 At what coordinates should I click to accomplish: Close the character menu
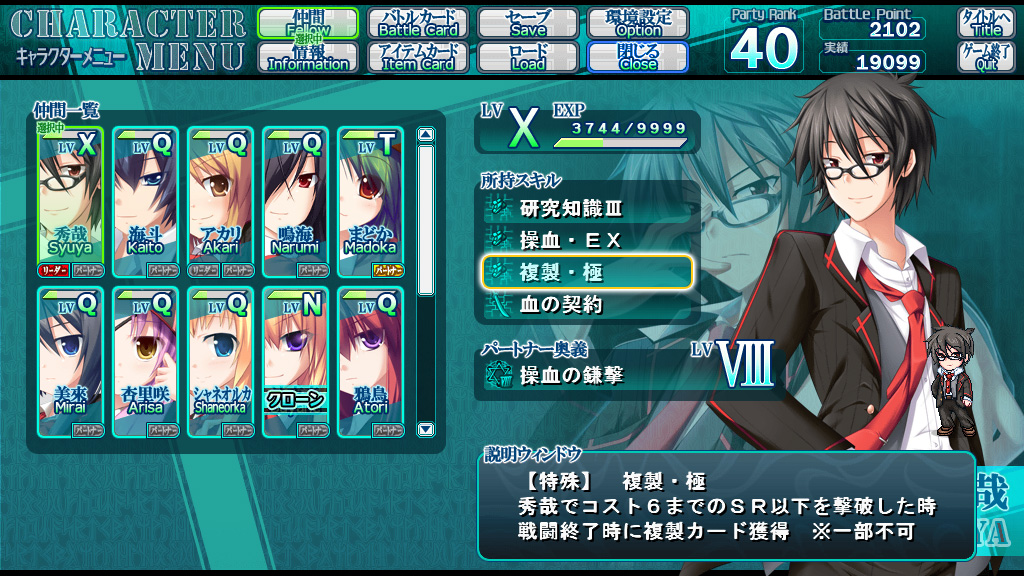[x=638, y=57]
